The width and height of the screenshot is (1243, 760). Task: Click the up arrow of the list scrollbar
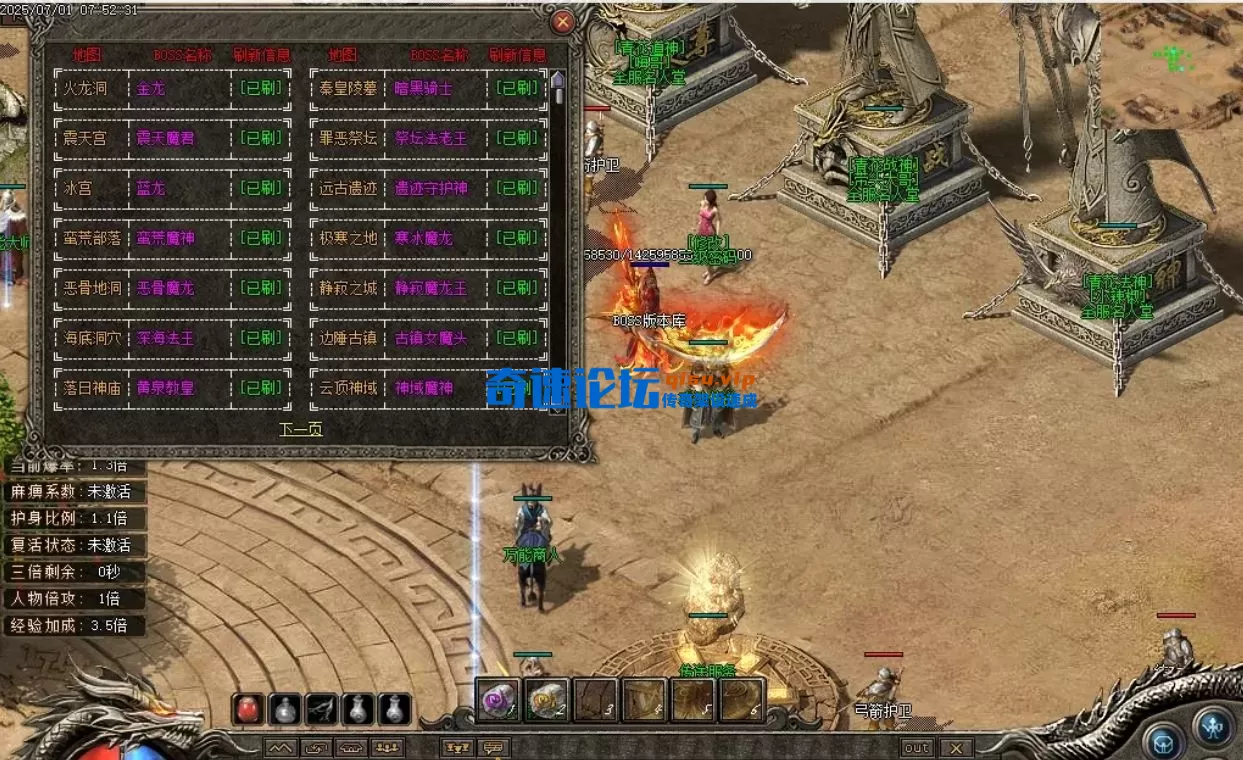tap(558, 80)
